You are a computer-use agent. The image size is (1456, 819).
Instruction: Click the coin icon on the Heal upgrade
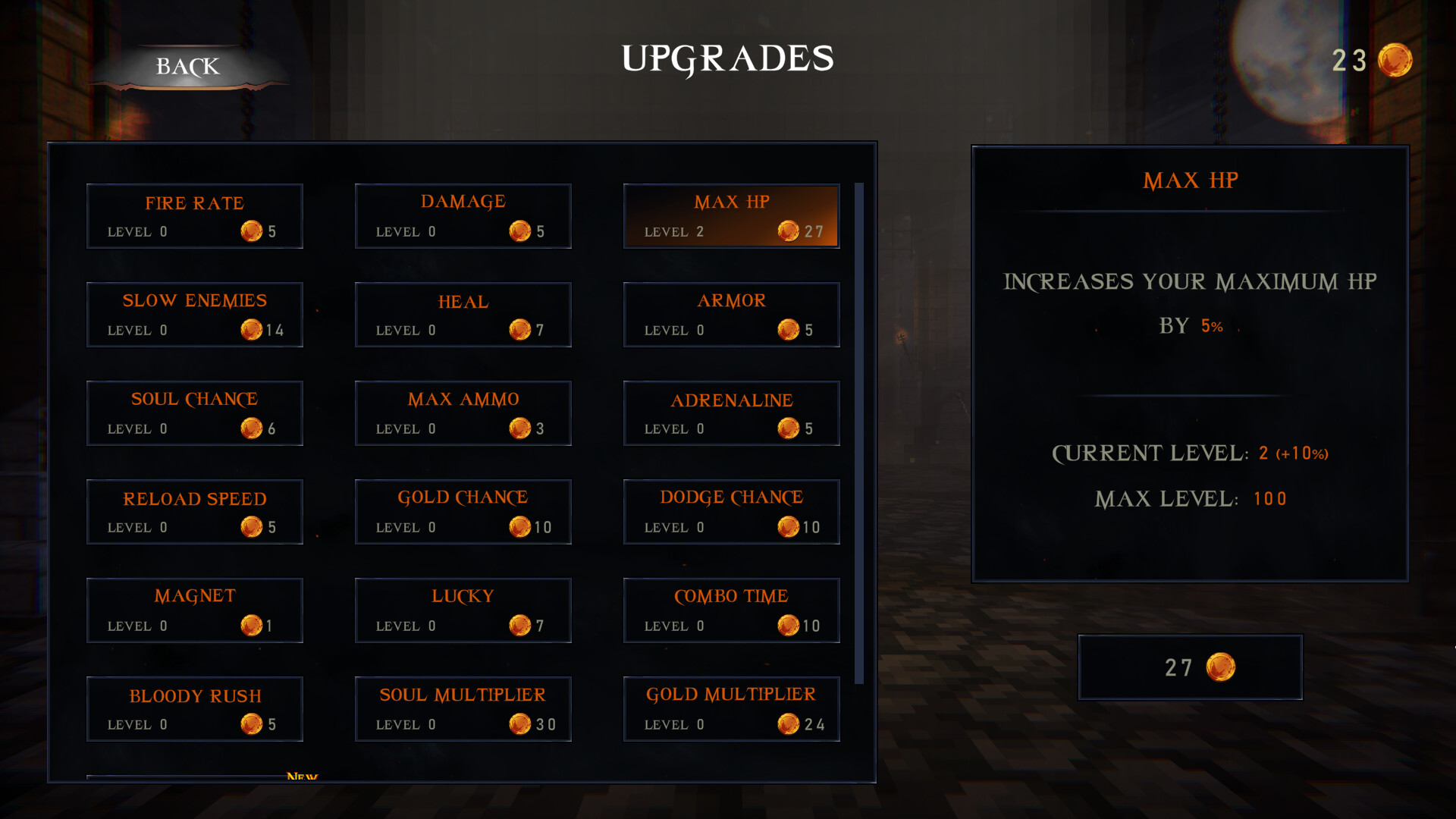pos(521,330)
